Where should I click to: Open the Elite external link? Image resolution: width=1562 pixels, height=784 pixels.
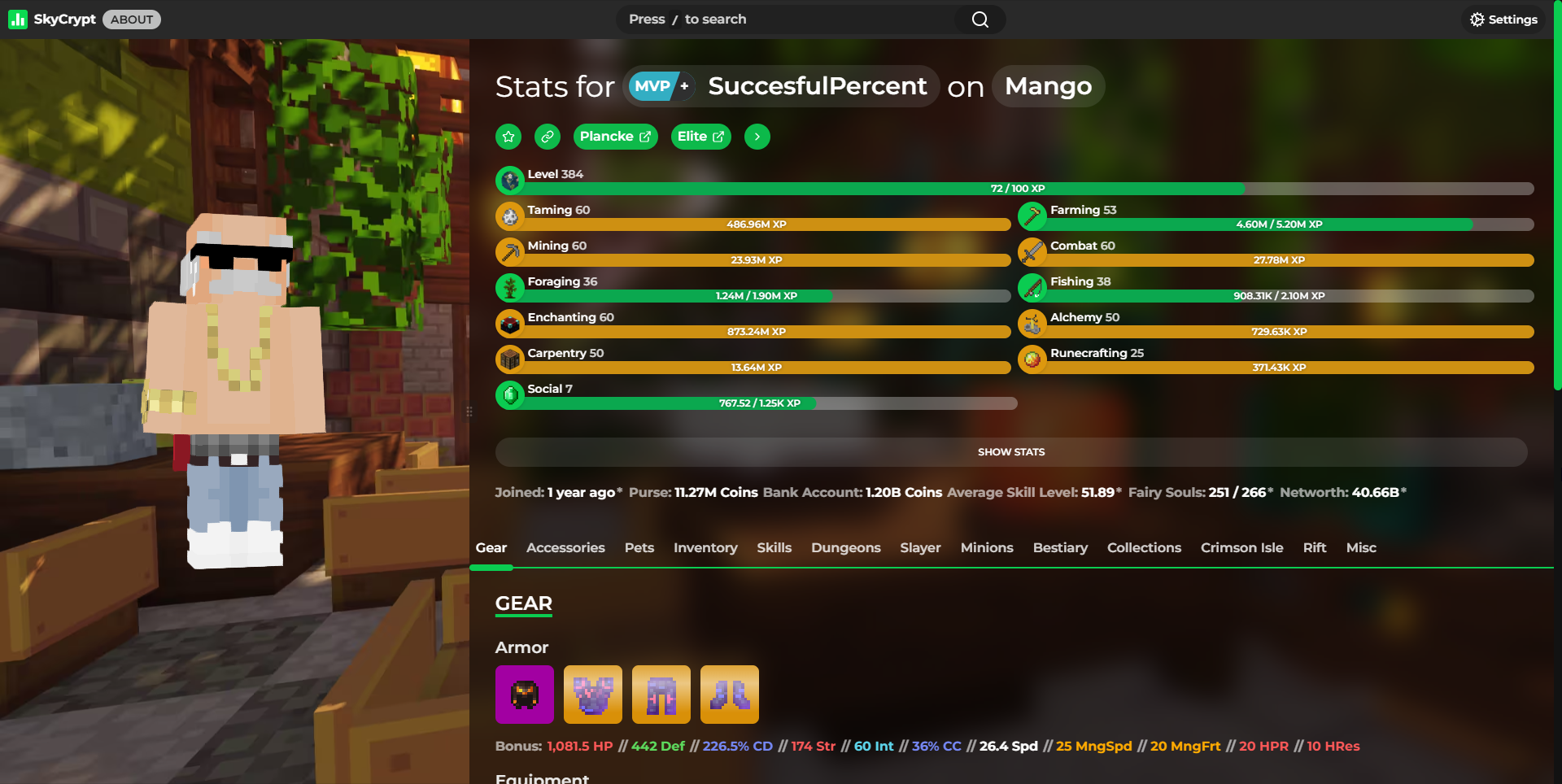700,137
